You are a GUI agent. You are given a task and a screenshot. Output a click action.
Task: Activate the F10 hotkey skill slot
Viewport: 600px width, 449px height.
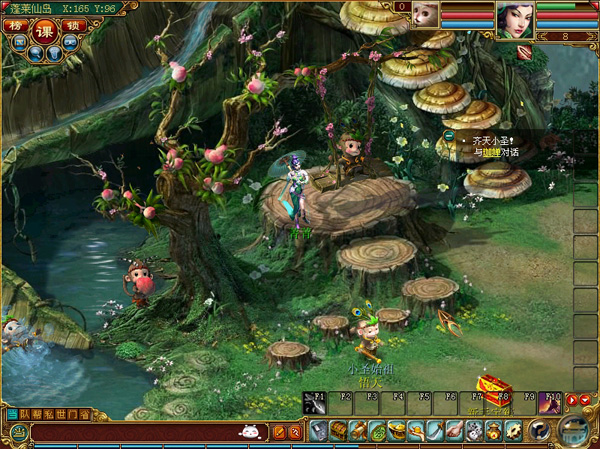(x=550, y=402)
